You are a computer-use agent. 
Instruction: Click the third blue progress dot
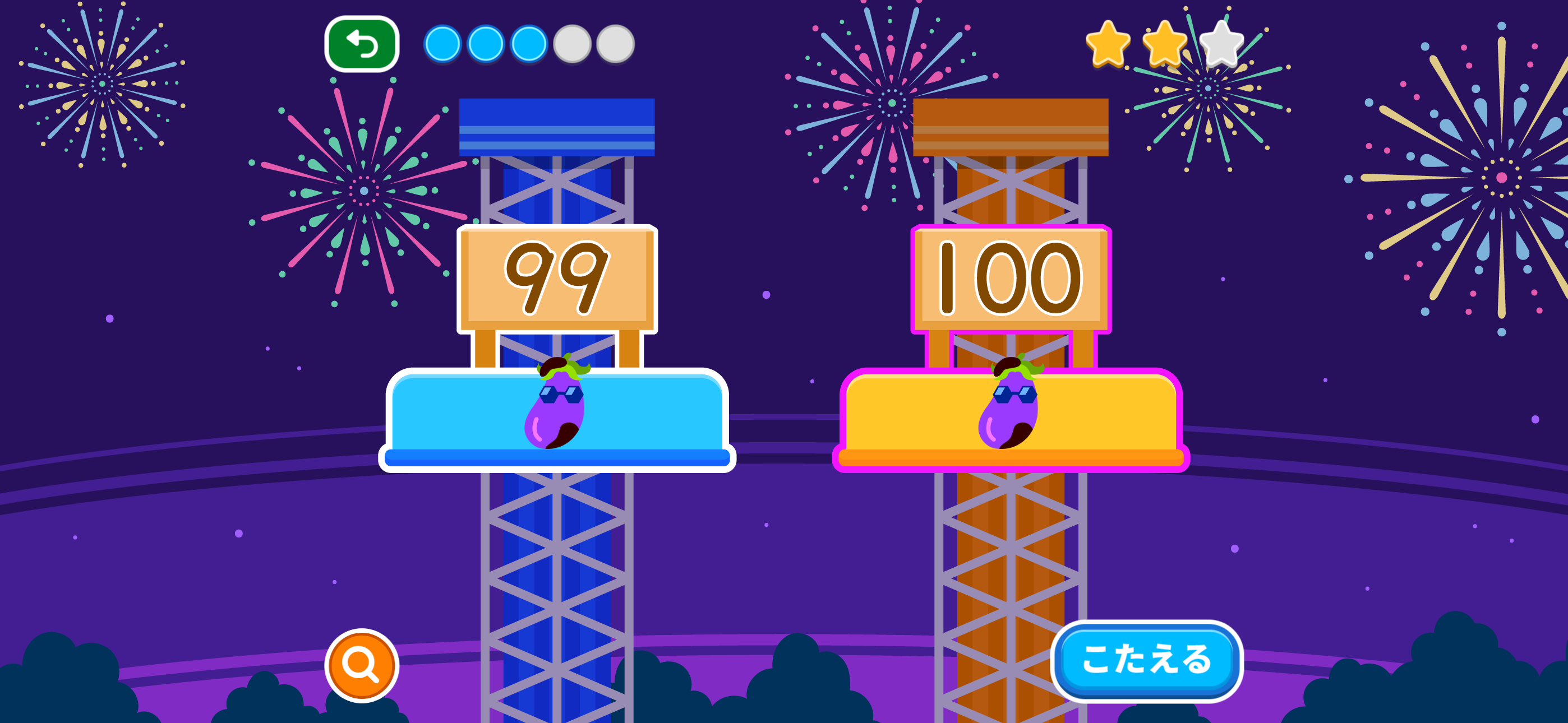[x=529, y=43]
